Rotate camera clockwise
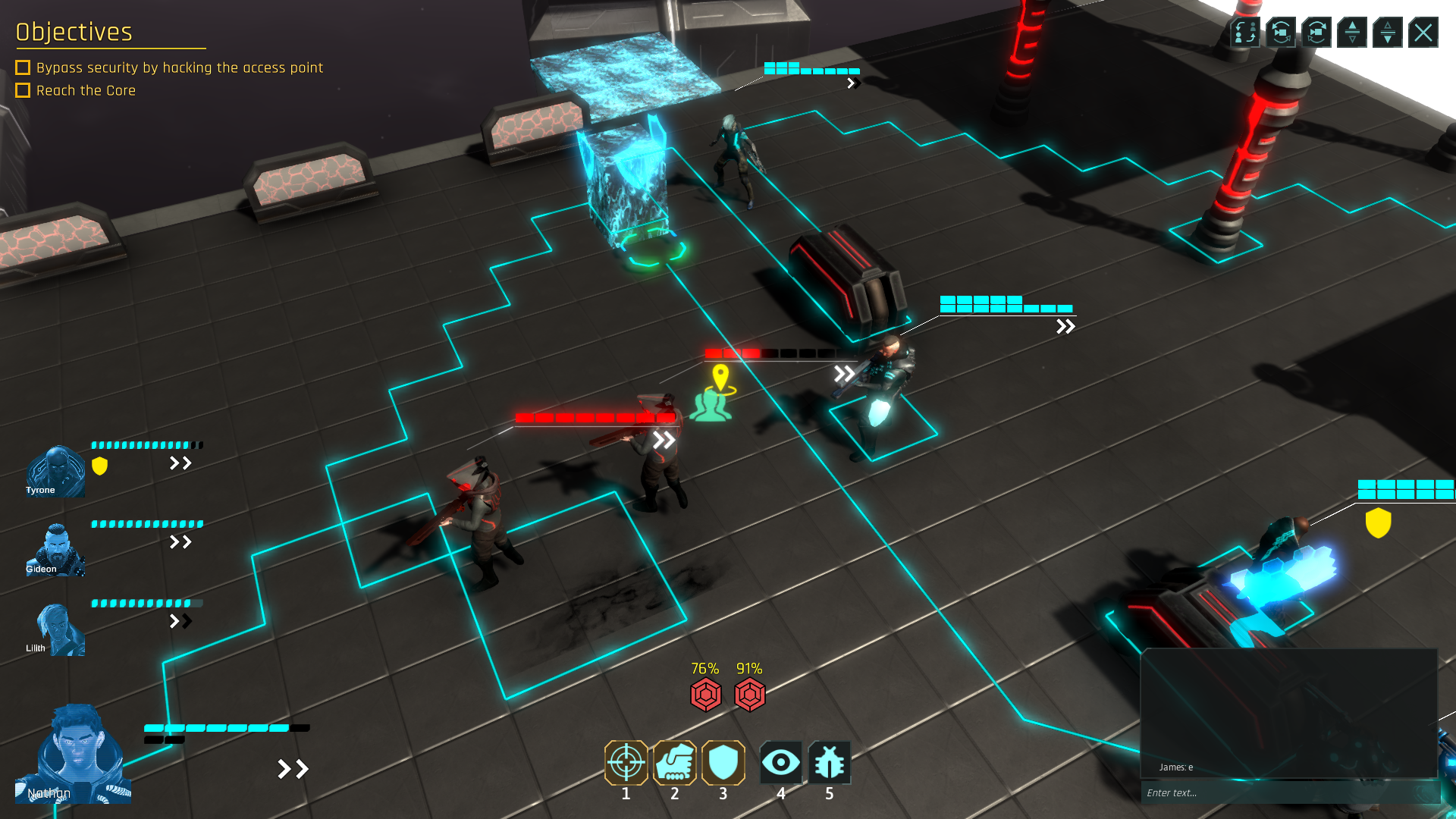 point(1316,33)
